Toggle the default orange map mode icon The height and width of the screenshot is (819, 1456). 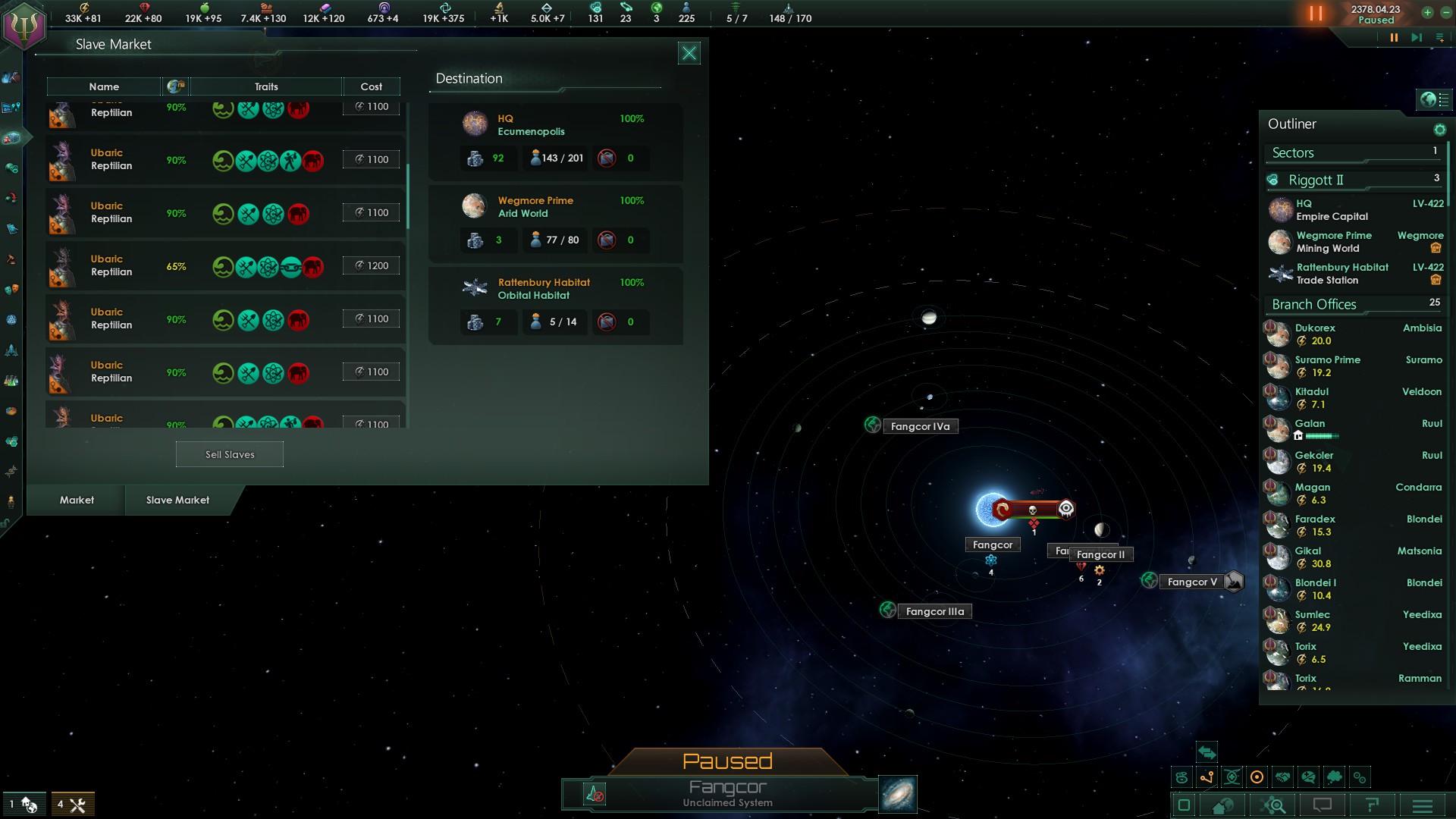tap(1257, 777)
